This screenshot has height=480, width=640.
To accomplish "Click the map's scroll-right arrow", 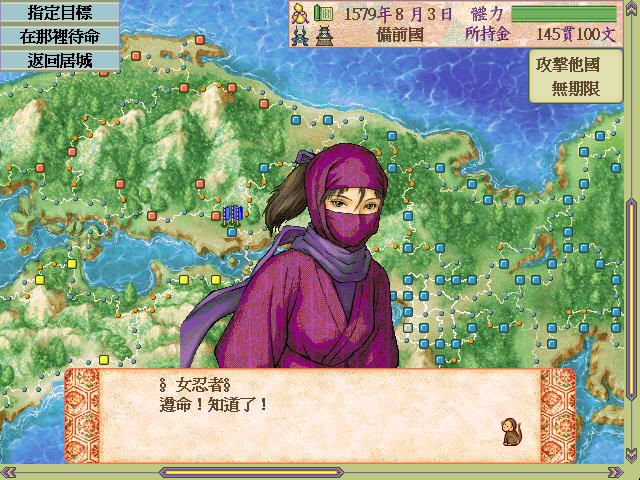I will click(617, 472).
